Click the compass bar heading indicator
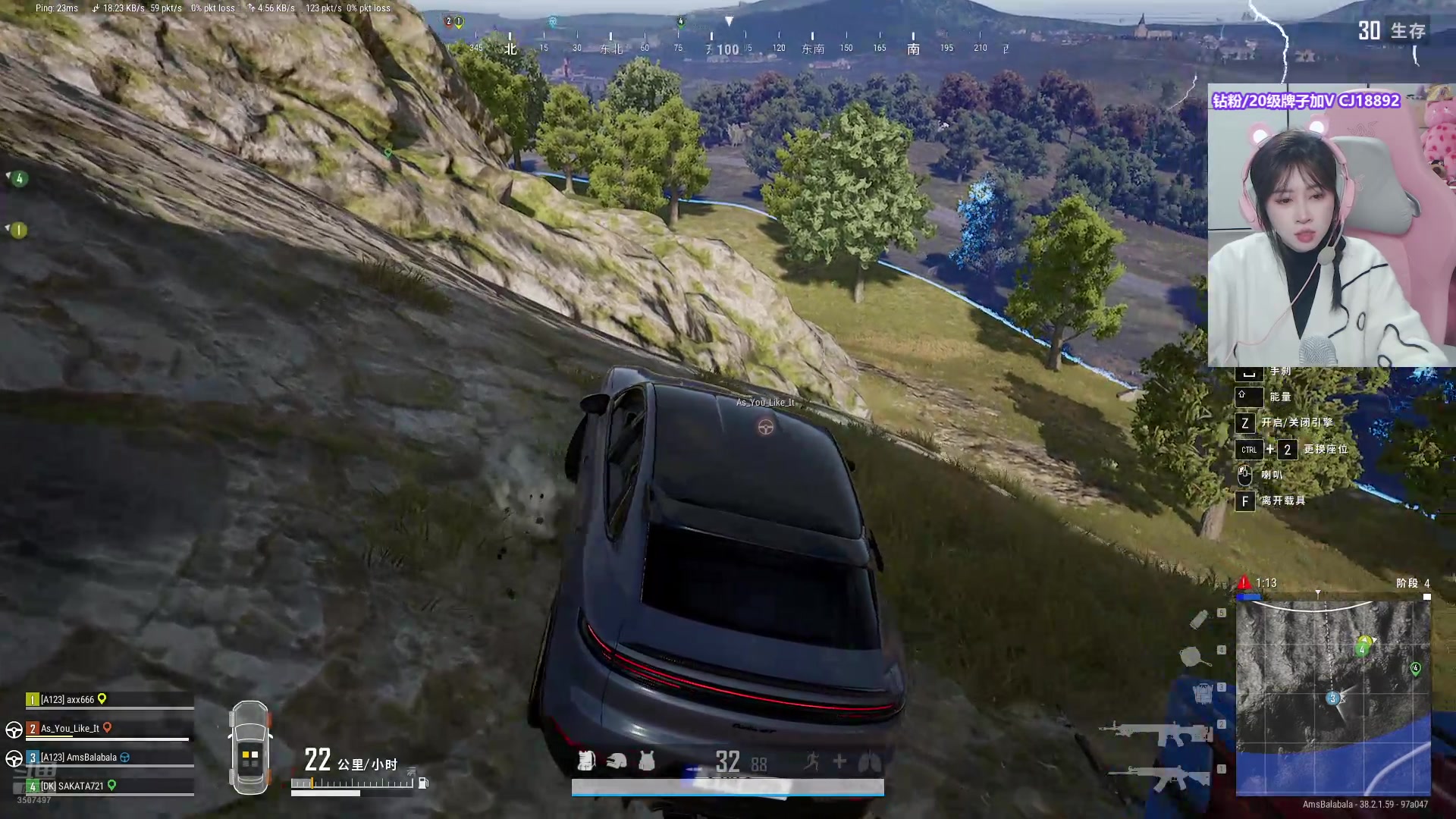Image resolution: width=1456 pixels, height=819 pixels. pos(728,49)
